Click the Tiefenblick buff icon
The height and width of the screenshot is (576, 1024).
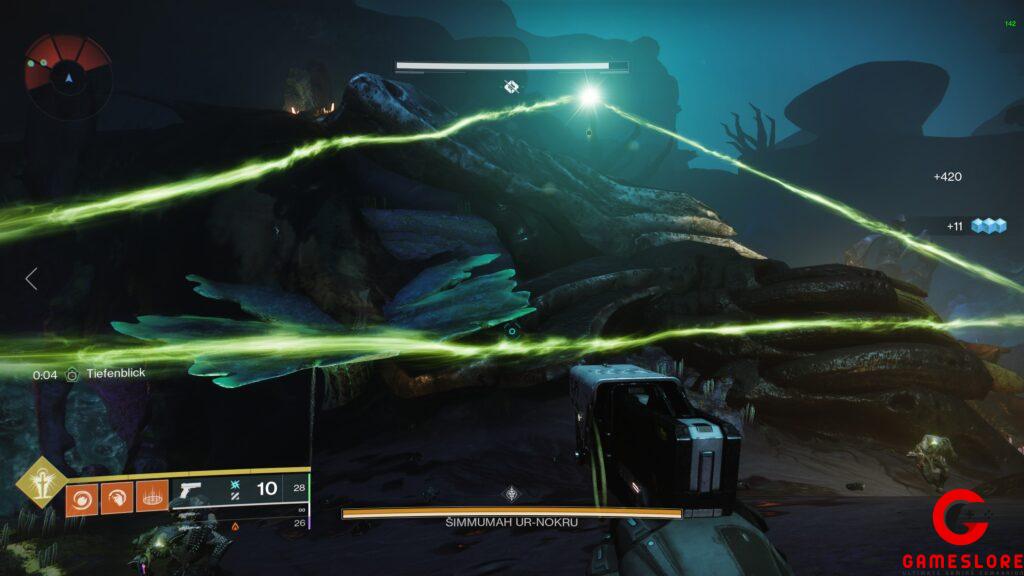pyautogui.click(x=72, y=374)
